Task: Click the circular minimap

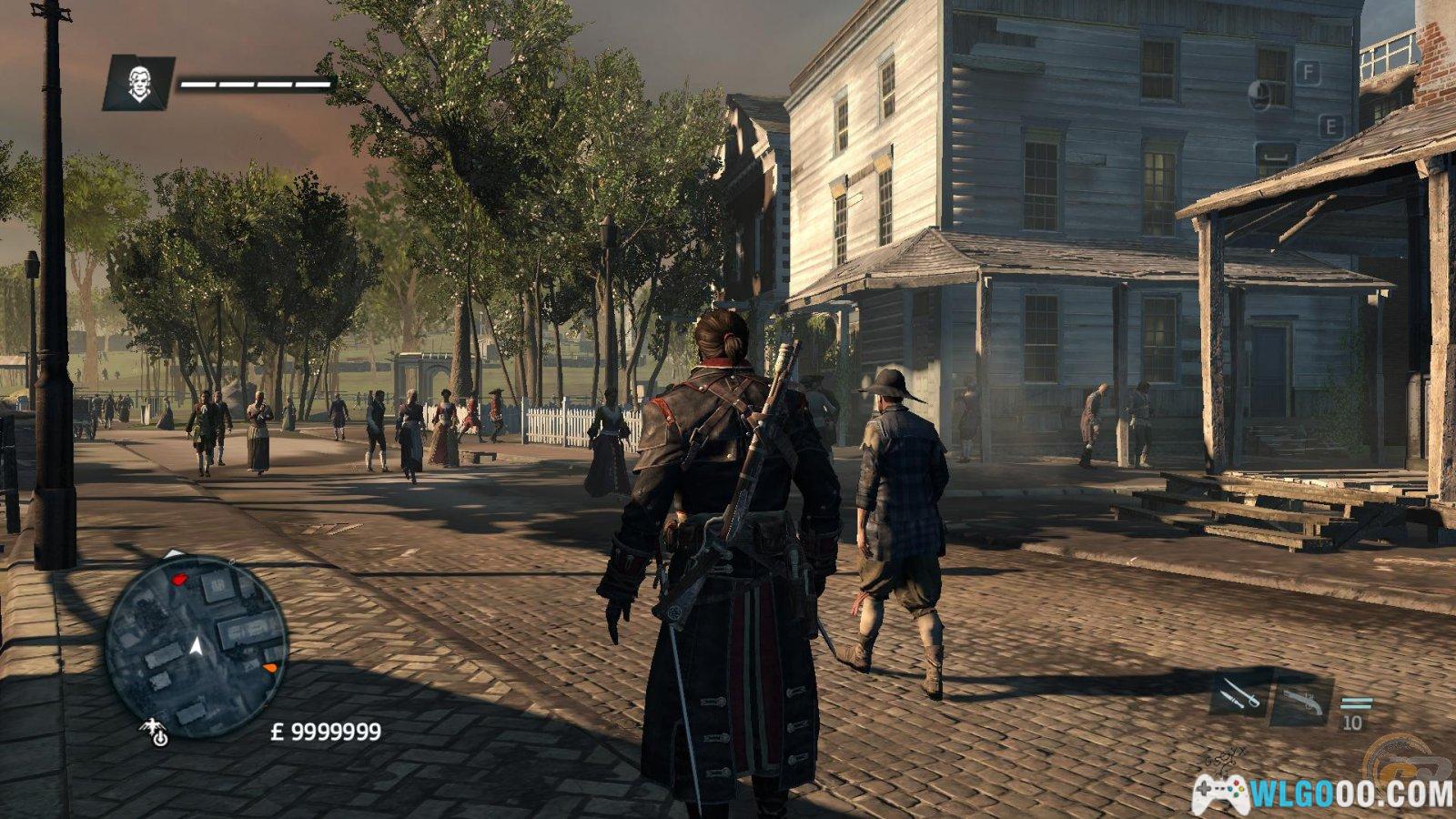Action: [196, 644]
